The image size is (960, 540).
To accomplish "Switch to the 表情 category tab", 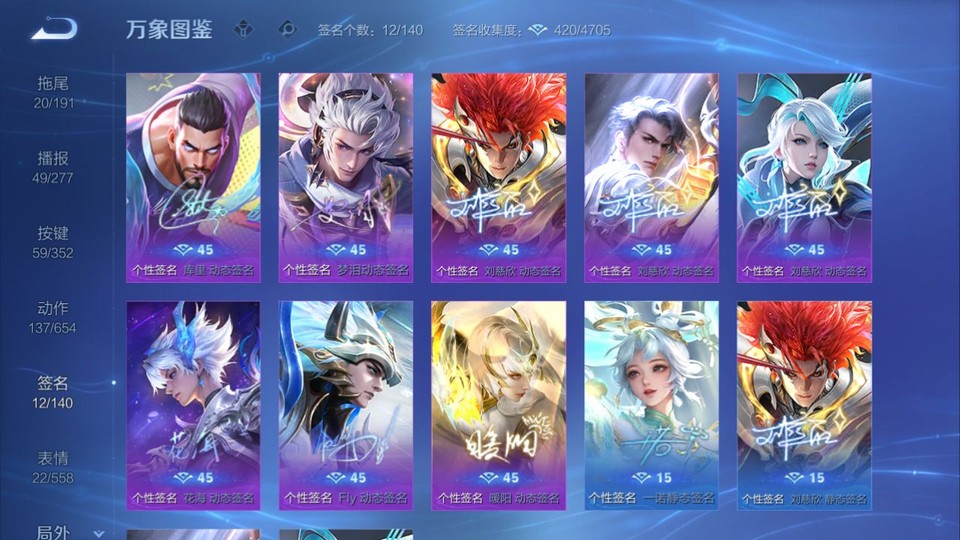I will (53, 467).
